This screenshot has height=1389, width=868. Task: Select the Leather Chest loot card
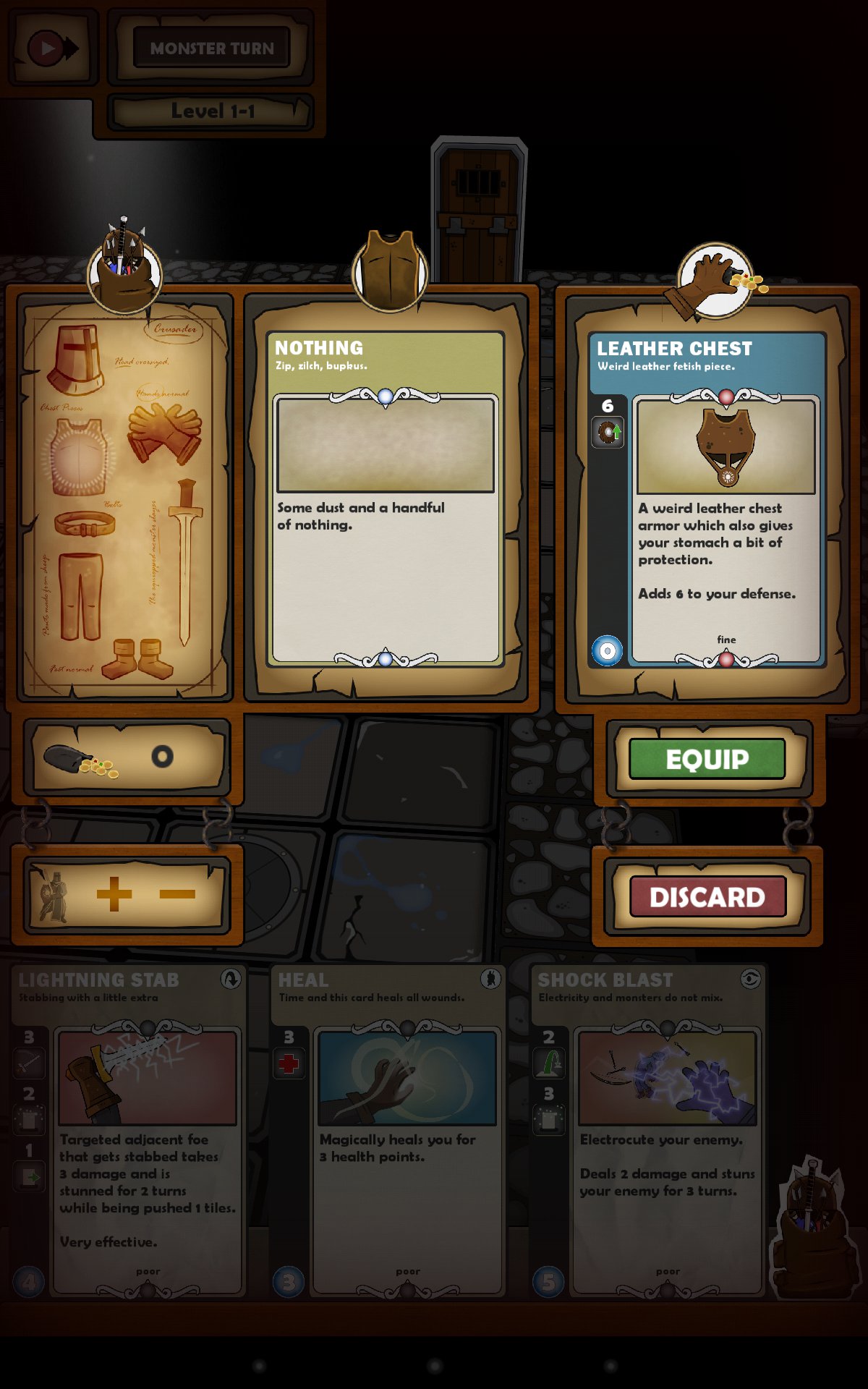point(707,499)
